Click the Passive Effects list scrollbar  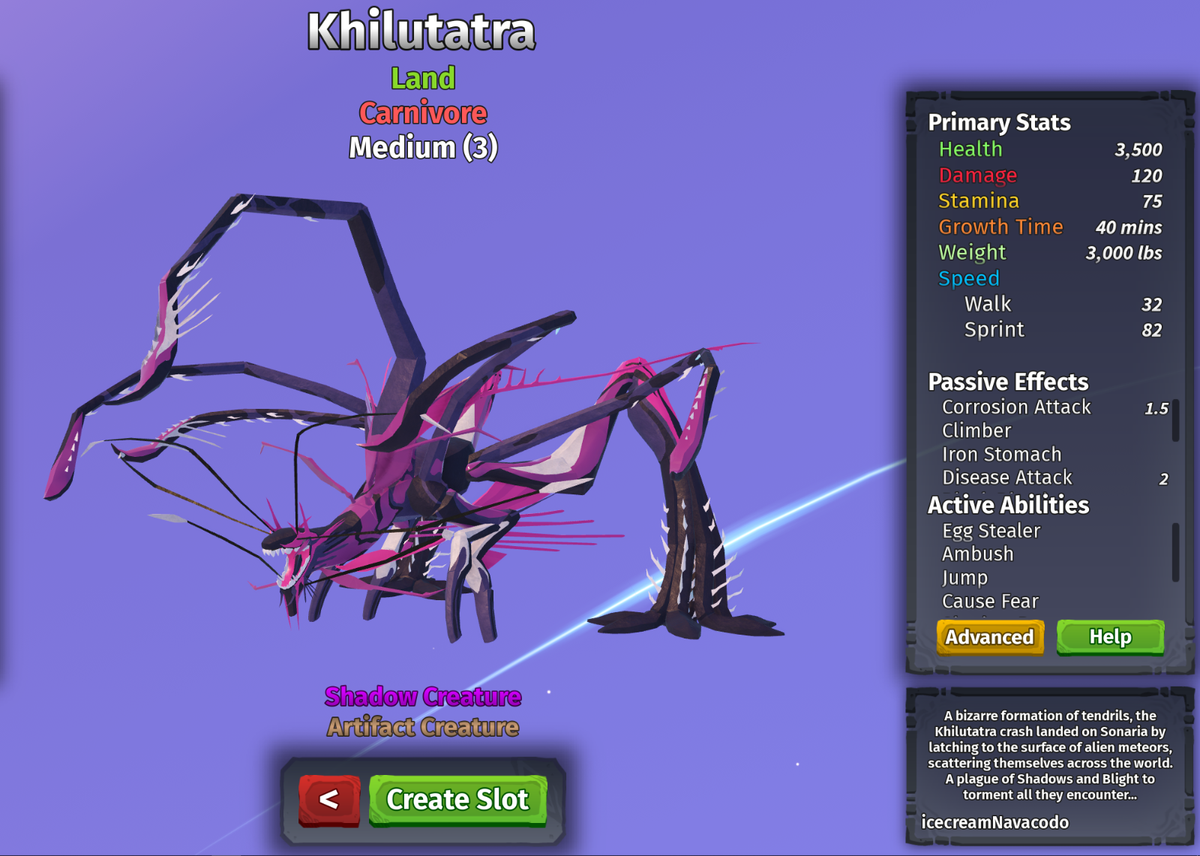[x=1175, y=421]
